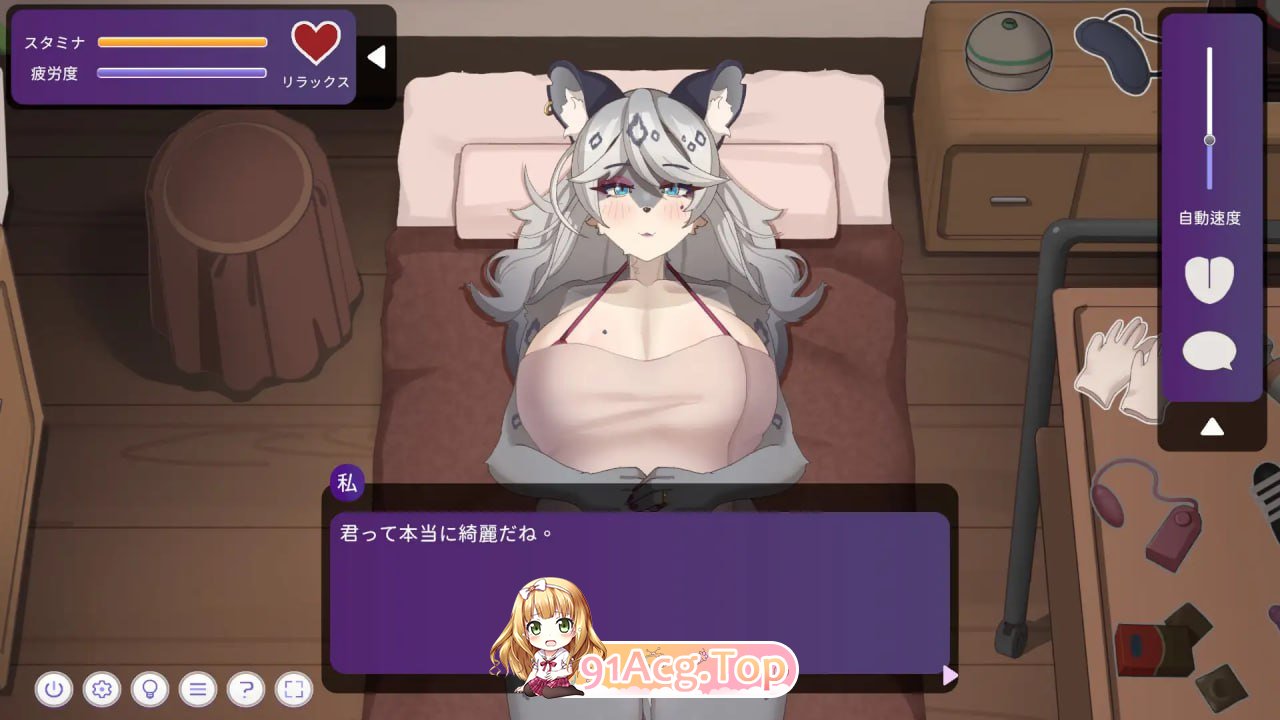Advance dialogue with the pink triangle arrow
The image size is (1280, 720).
[x=948, y=676]
